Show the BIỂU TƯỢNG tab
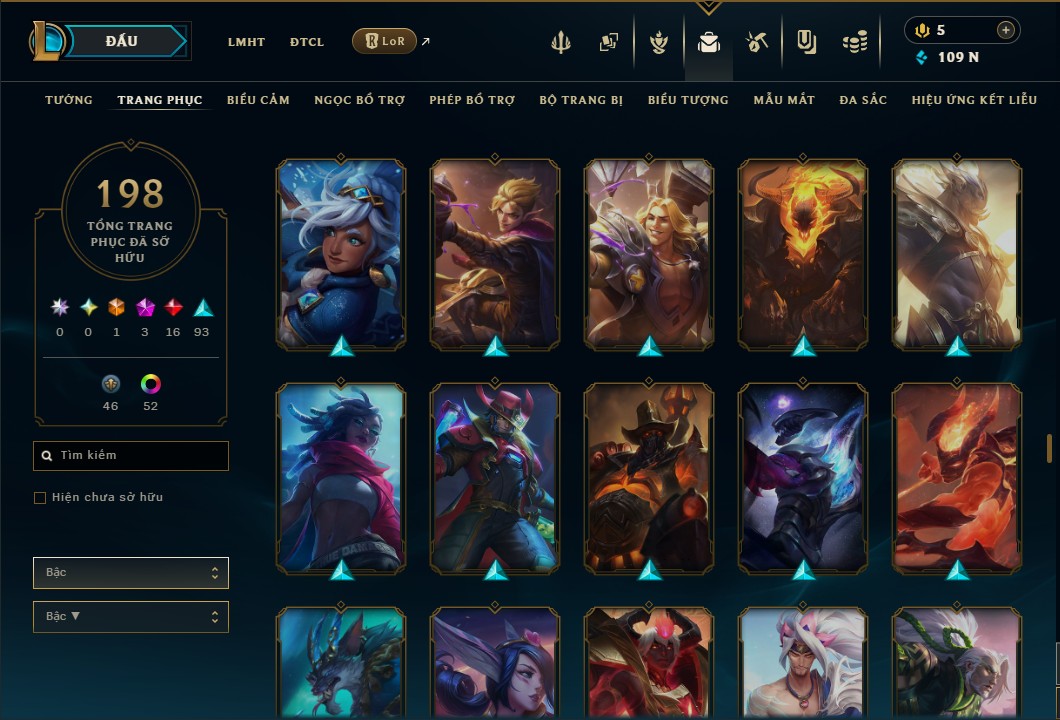The height and width of the screenshot is (720, 1060). 688,100
